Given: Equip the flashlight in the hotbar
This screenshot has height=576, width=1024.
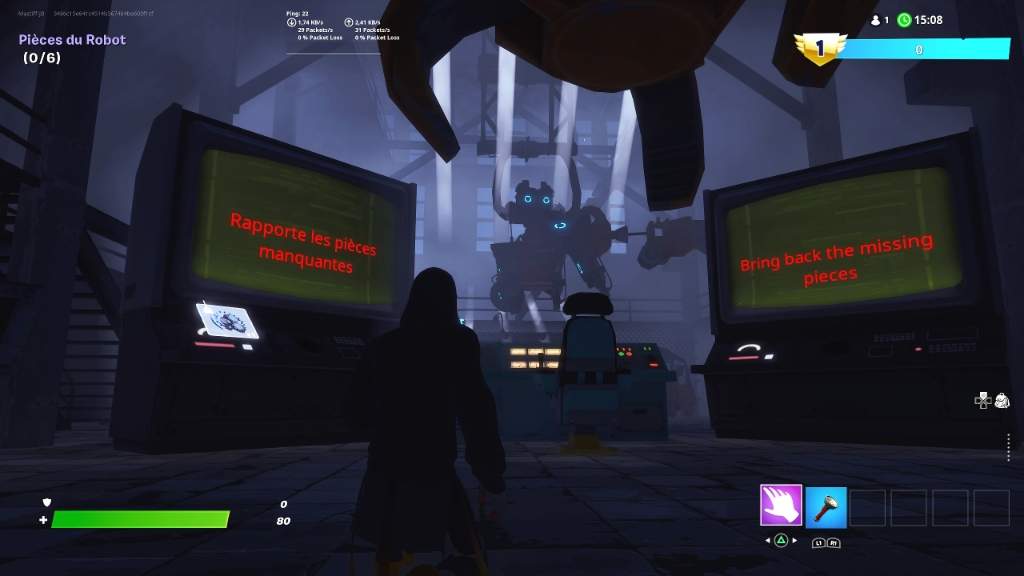Looking at the screenshot, I should [826, 507].
